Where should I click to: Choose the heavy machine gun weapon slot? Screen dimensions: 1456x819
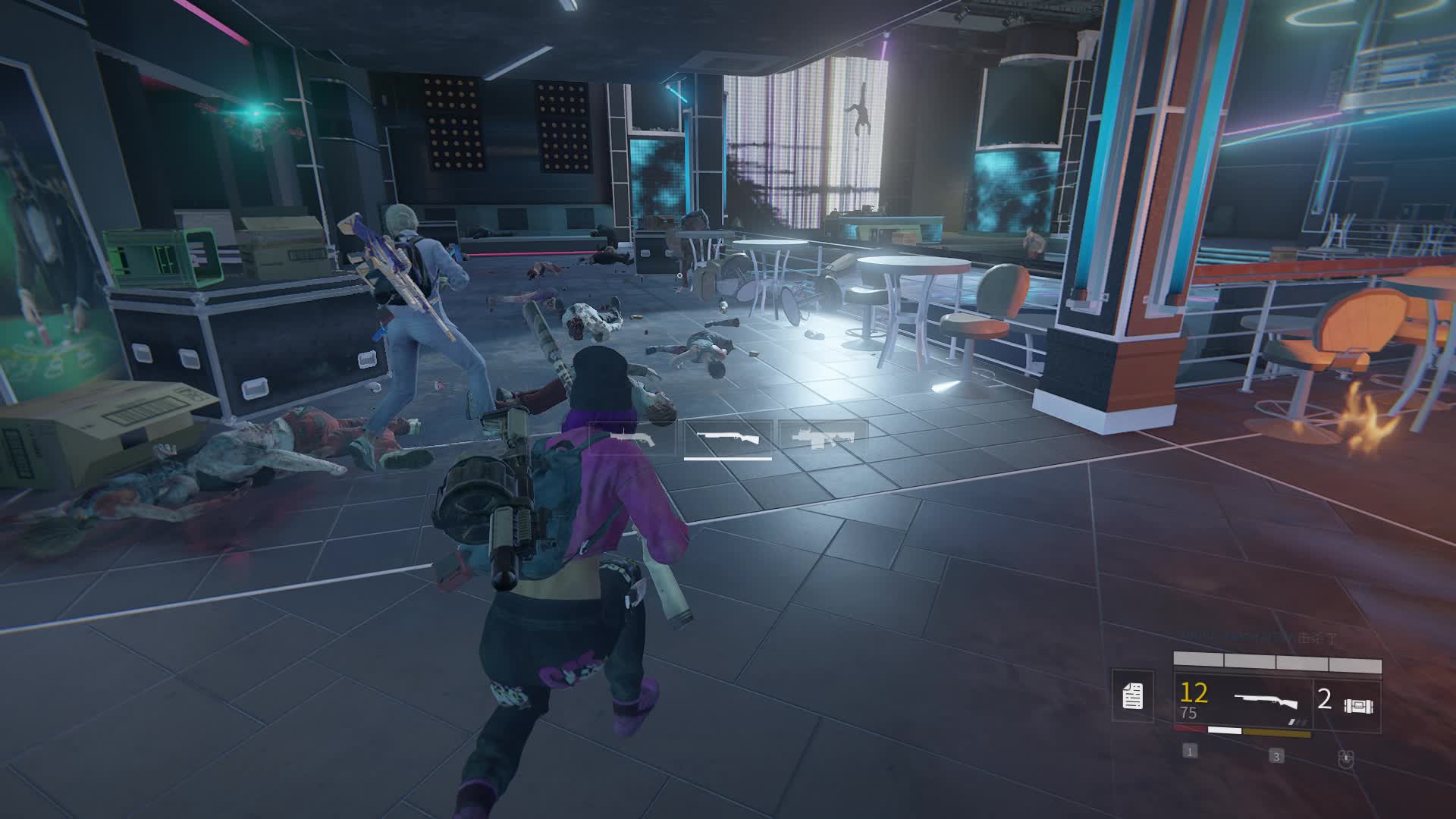[824, 439]
